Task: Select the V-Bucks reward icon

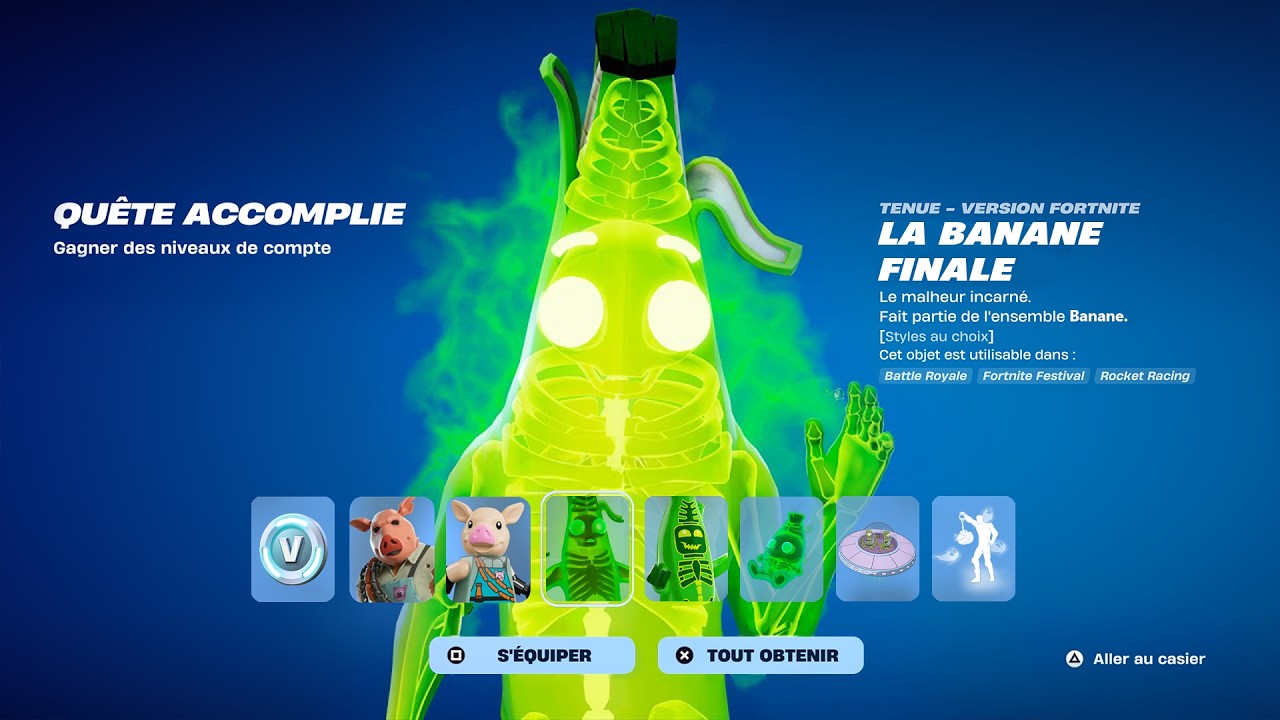Action: [292, 548]
